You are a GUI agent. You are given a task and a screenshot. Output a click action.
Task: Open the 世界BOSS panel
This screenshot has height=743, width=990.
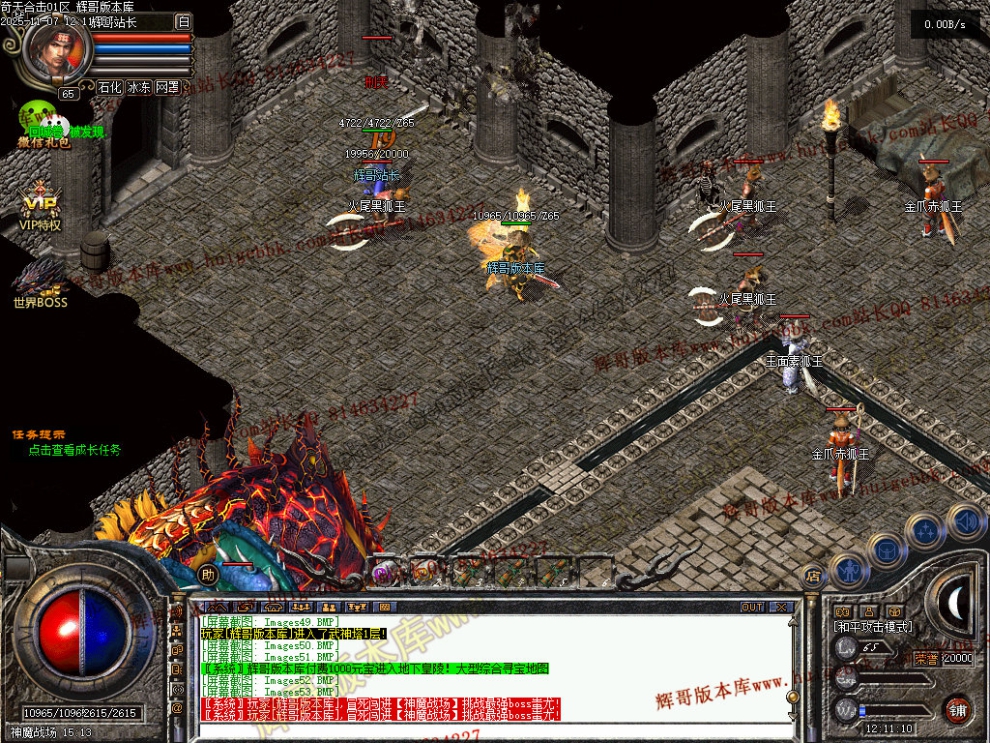40,284
